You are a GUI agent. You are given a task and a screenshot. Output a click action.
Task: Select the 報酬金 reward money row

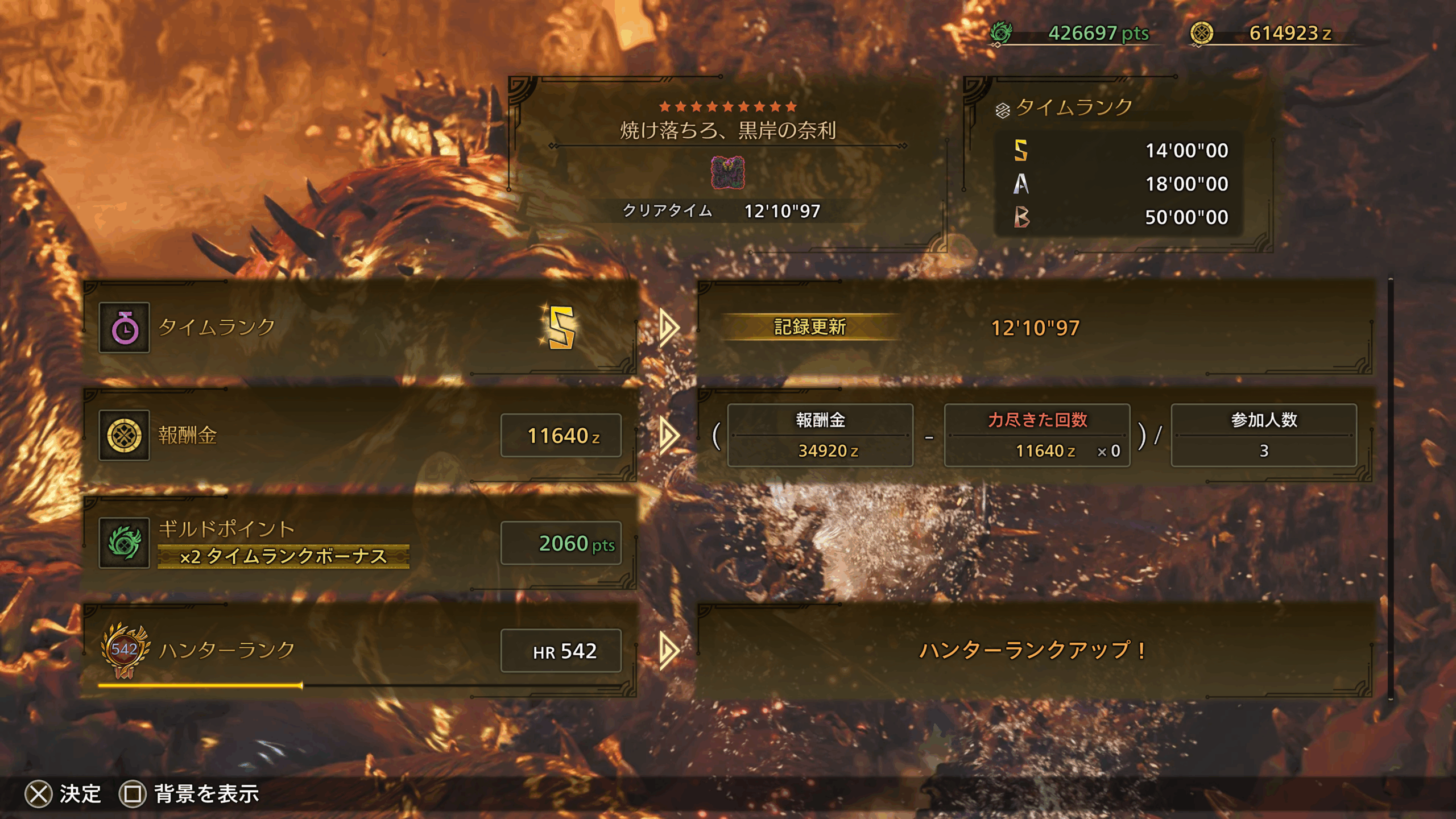tap(359, 435)
